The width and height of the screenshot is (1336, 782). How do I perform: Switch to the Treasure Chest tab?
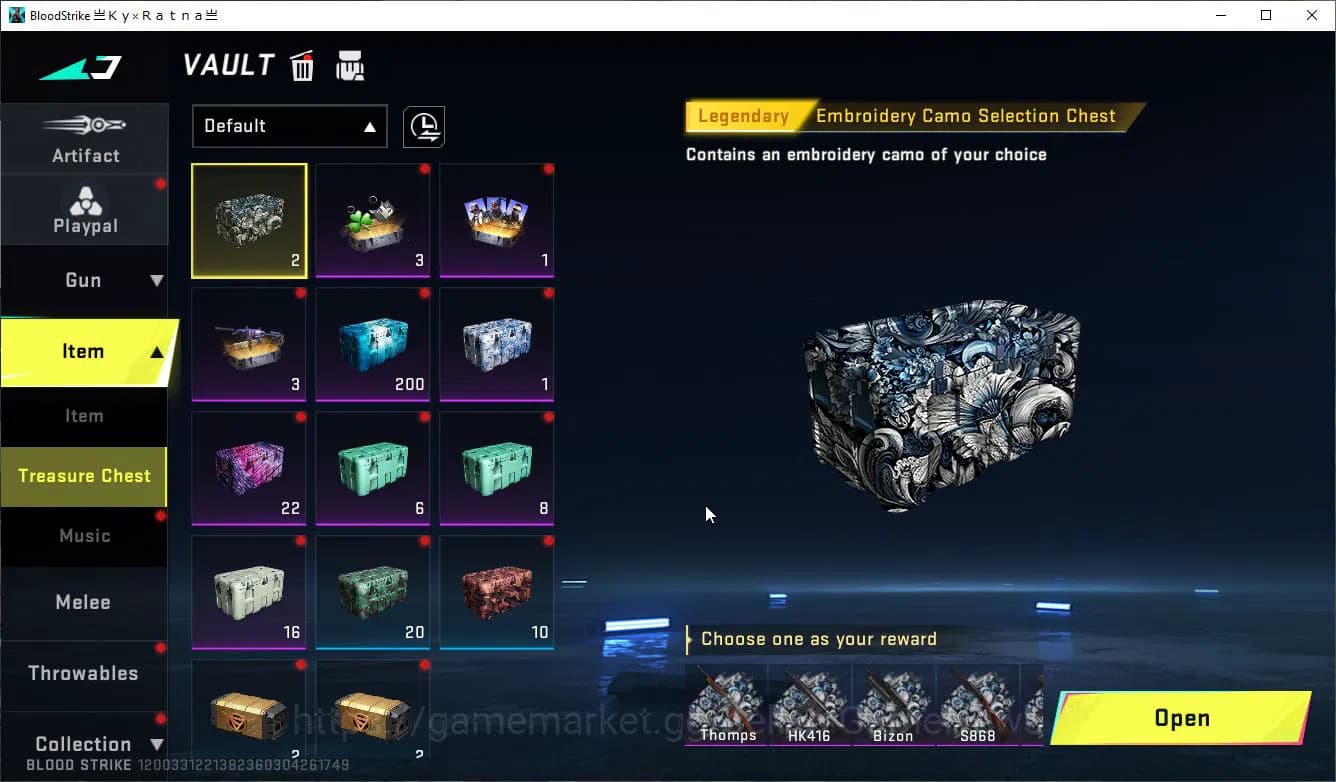[x=84, y=477]
